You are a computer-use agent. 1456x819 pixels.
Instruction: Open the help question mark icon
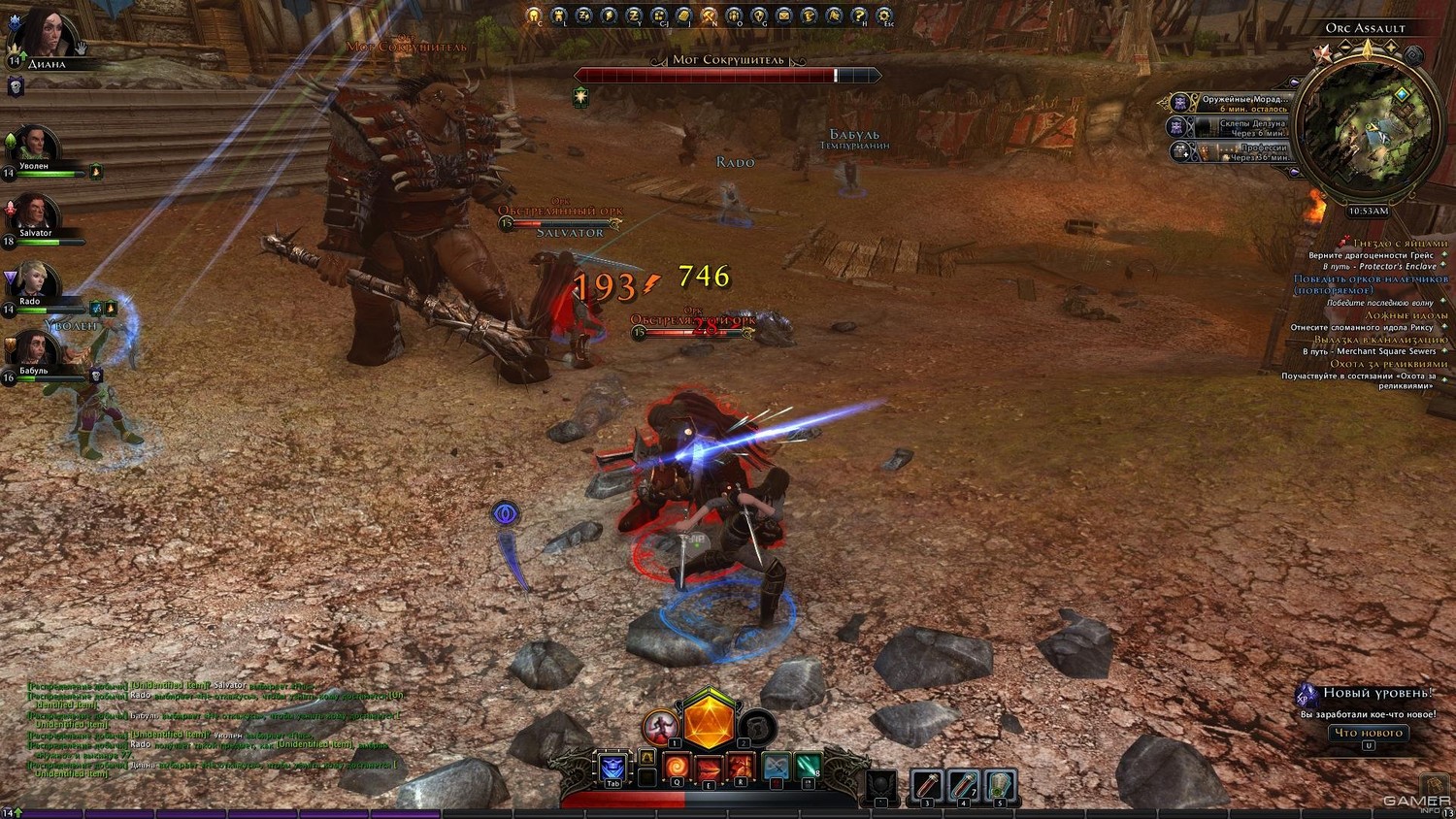pyautogui.click(x=859, y=16)
